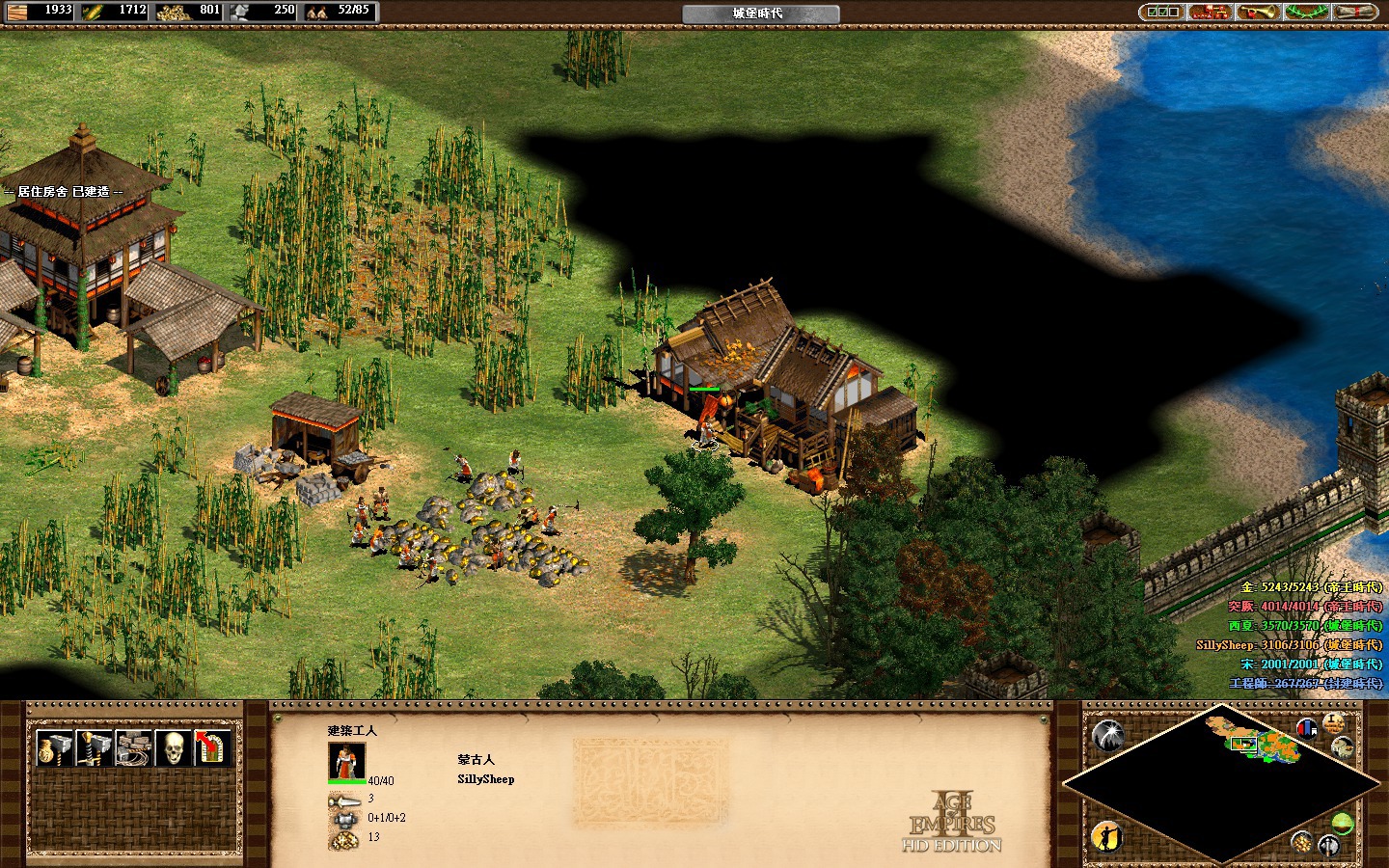Select the repair command with bricks icon
Screen dimensions: 1389x868
pos(133,748)
